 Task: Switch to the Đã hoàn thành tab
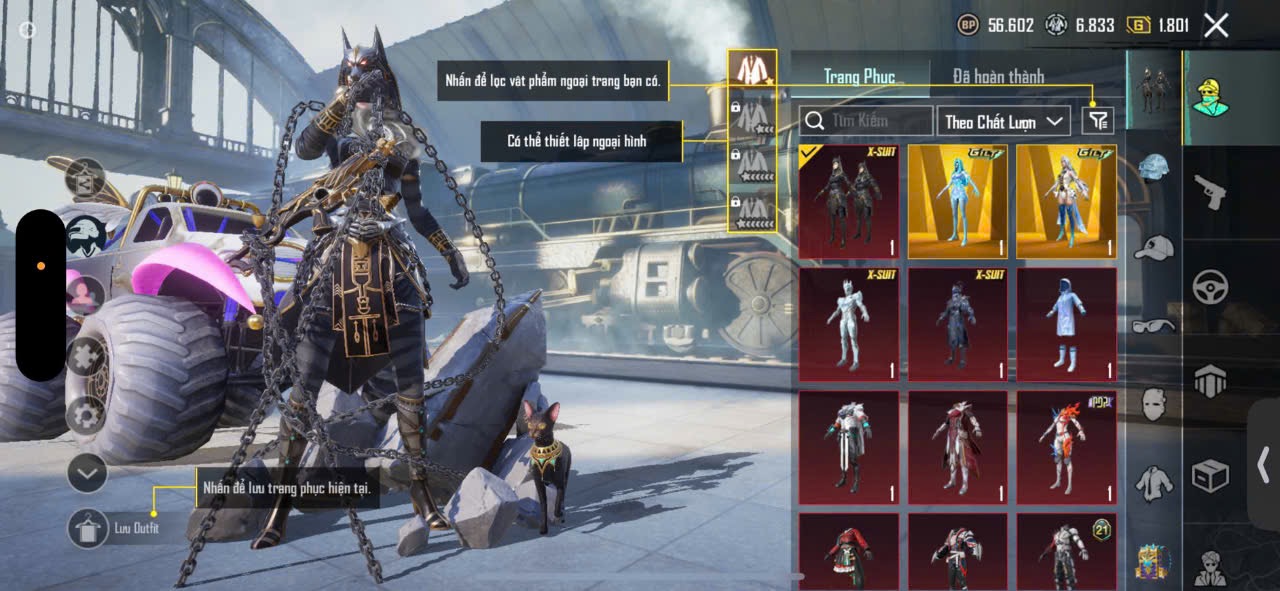tap(998, 76)
